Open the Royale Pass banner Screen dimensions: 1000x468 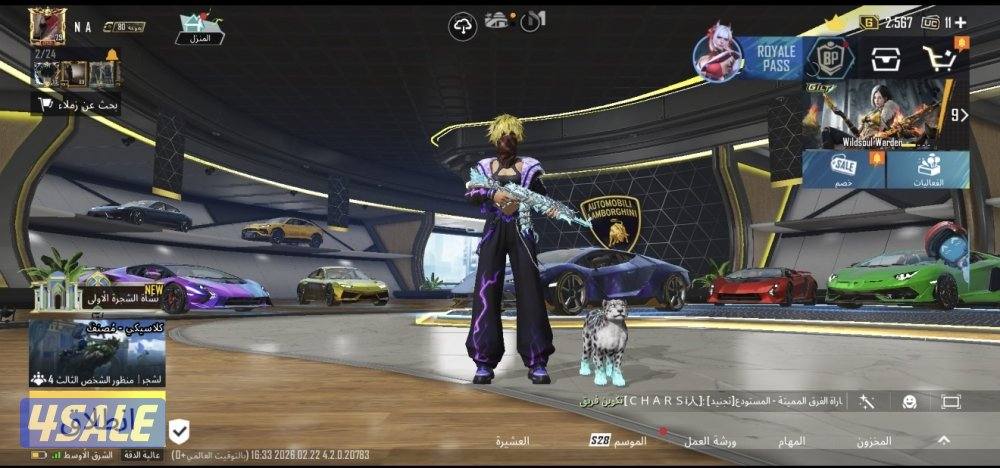click(749, 58)
